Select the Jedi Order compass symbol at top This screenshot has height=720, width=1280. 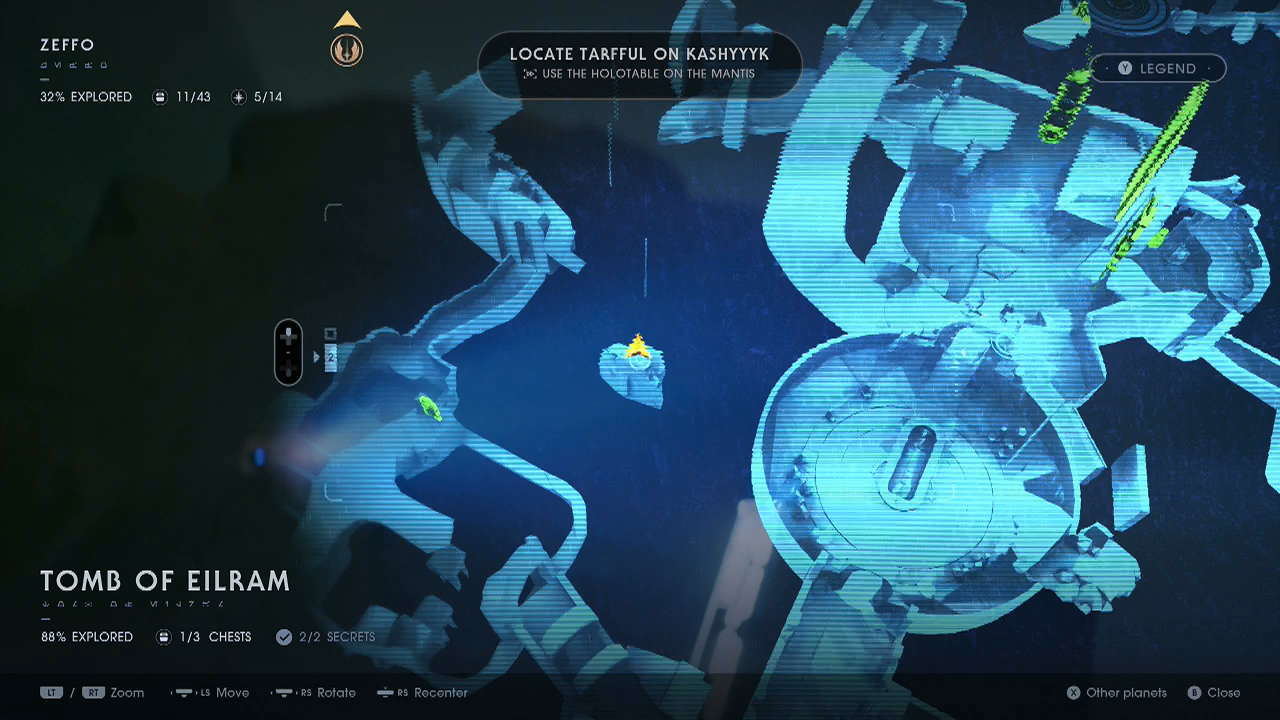[x=347, y=50]
